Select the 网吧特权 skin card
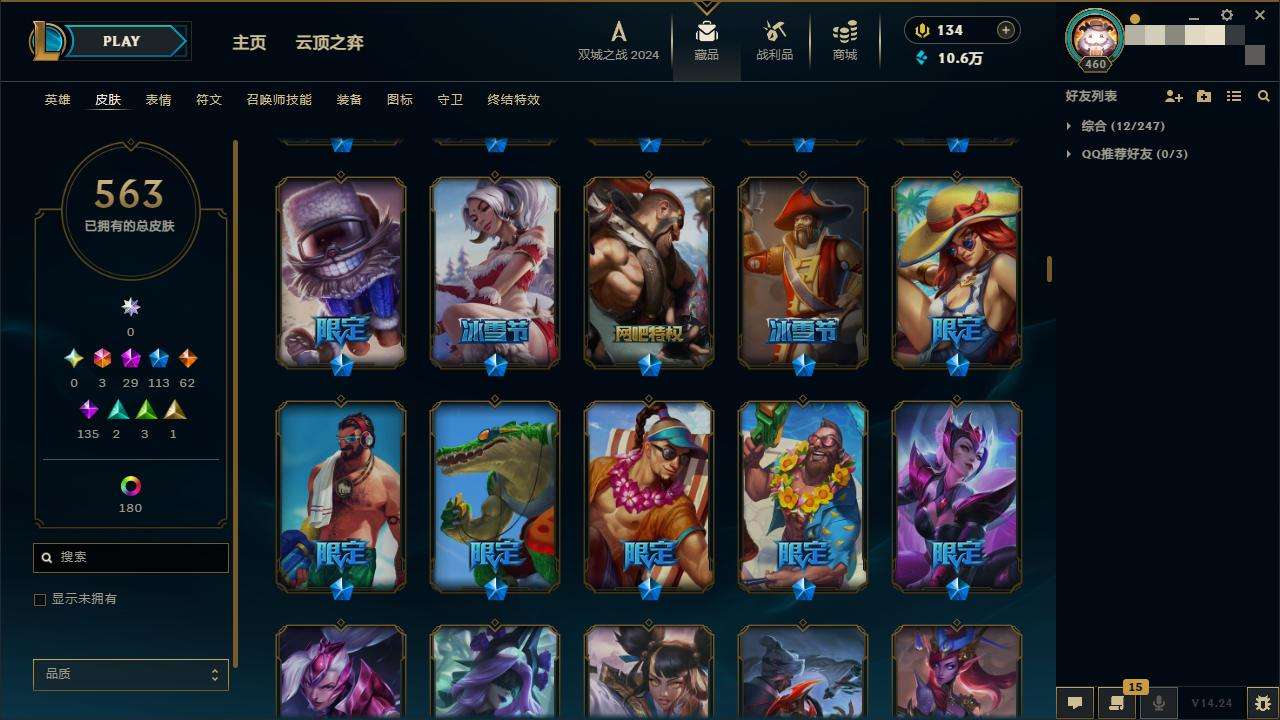The image size is (1280, 720). (x=649, y=271)
